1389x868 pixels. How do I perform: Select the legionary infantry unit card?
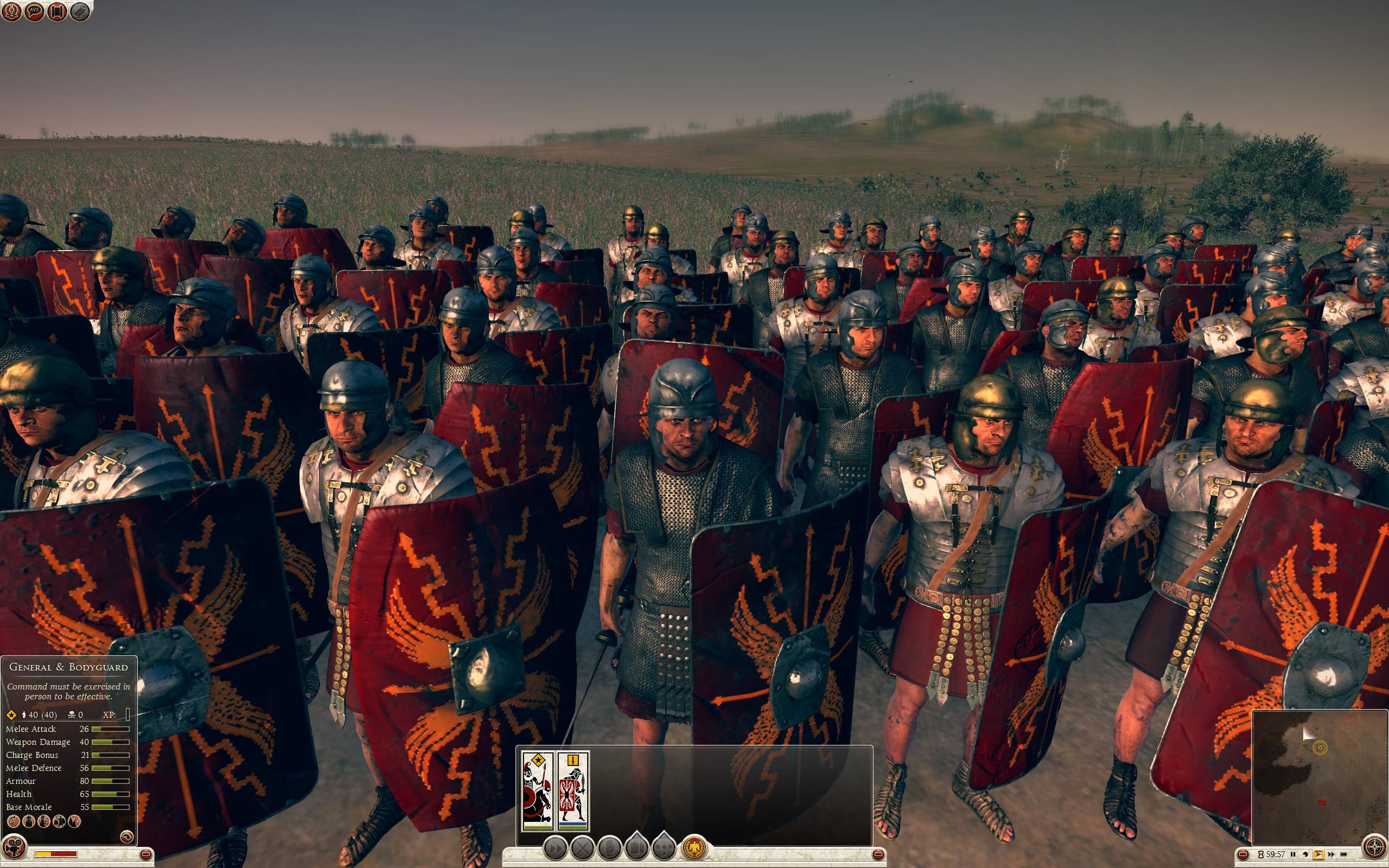click(x=574, y=792)
